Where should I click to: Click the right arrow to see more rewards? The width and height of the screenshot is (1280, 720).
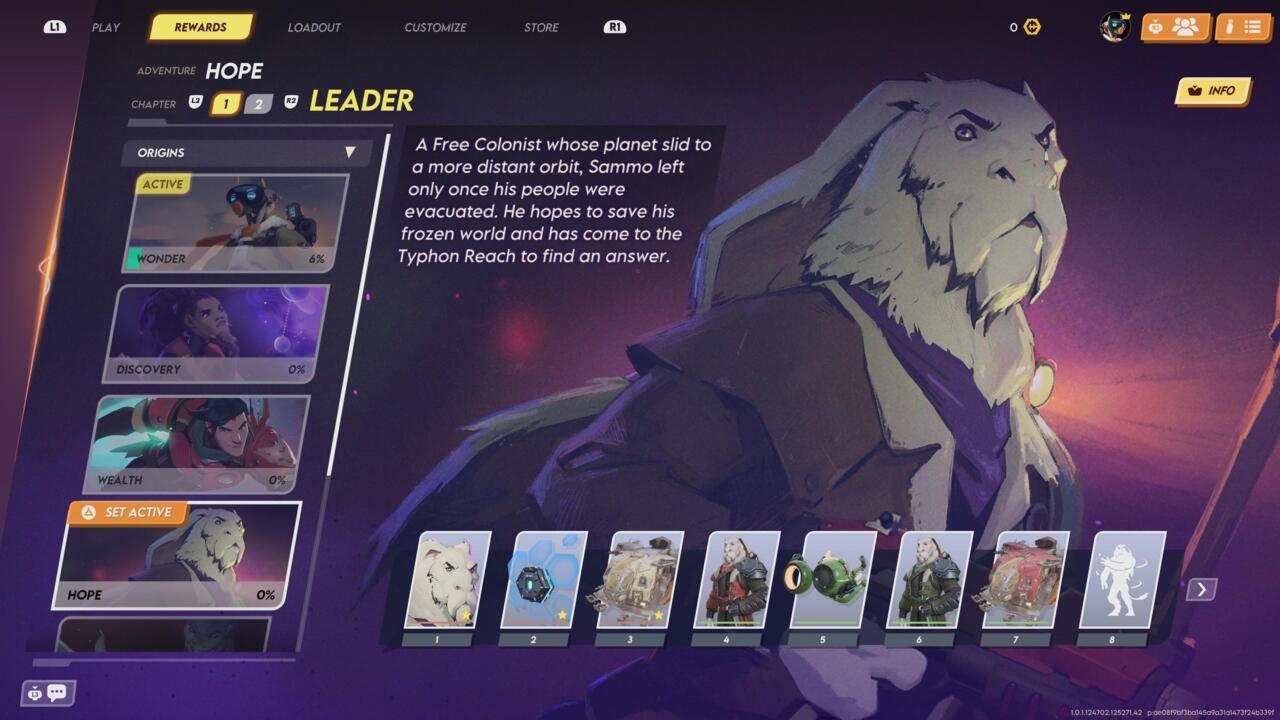click(x=1199, y=589)
